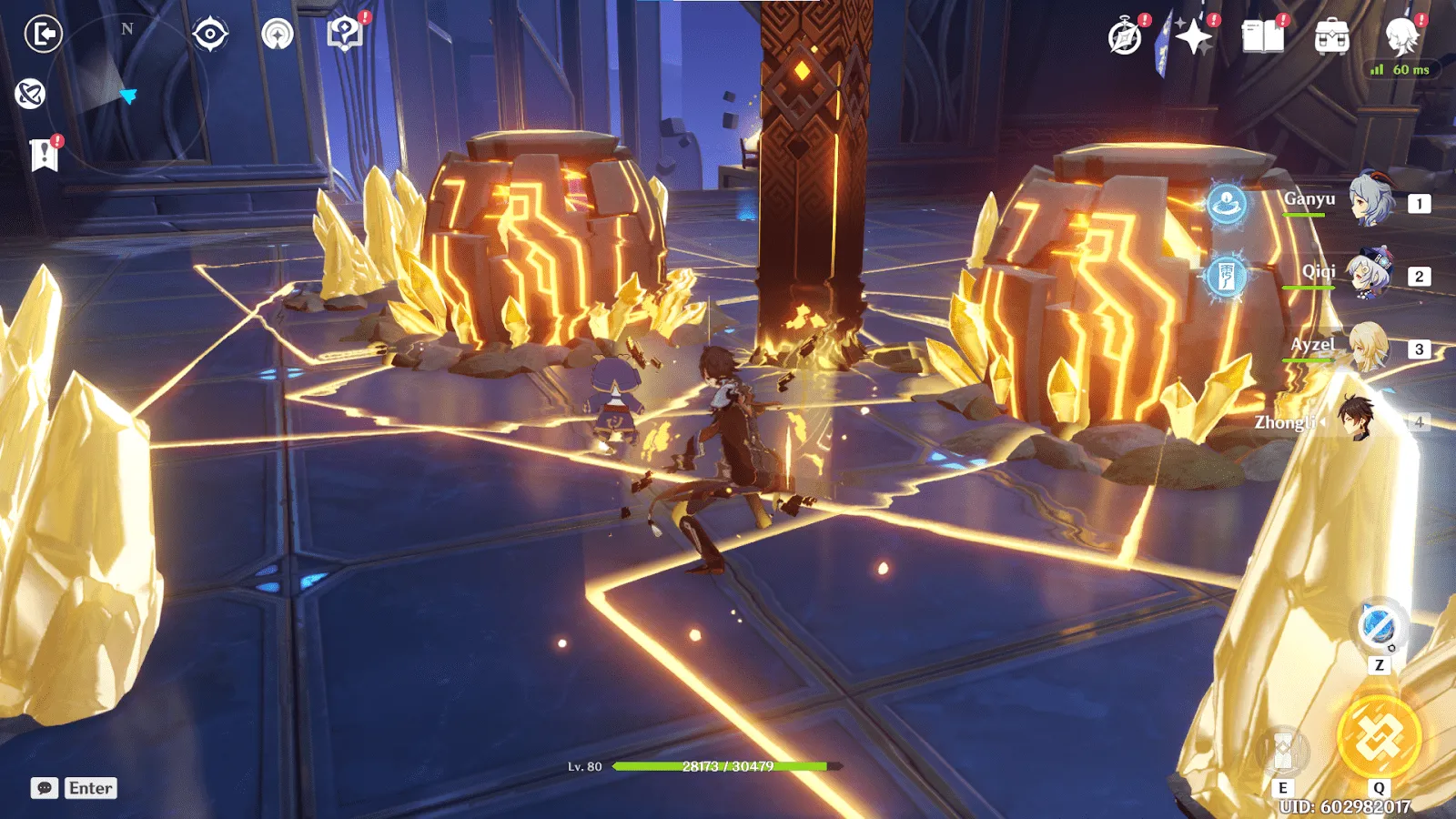Screen dimensions: 1456x819
Task: Activate Zhongli's glowing Elemental Burst icon
Action: pos(1379,737)
